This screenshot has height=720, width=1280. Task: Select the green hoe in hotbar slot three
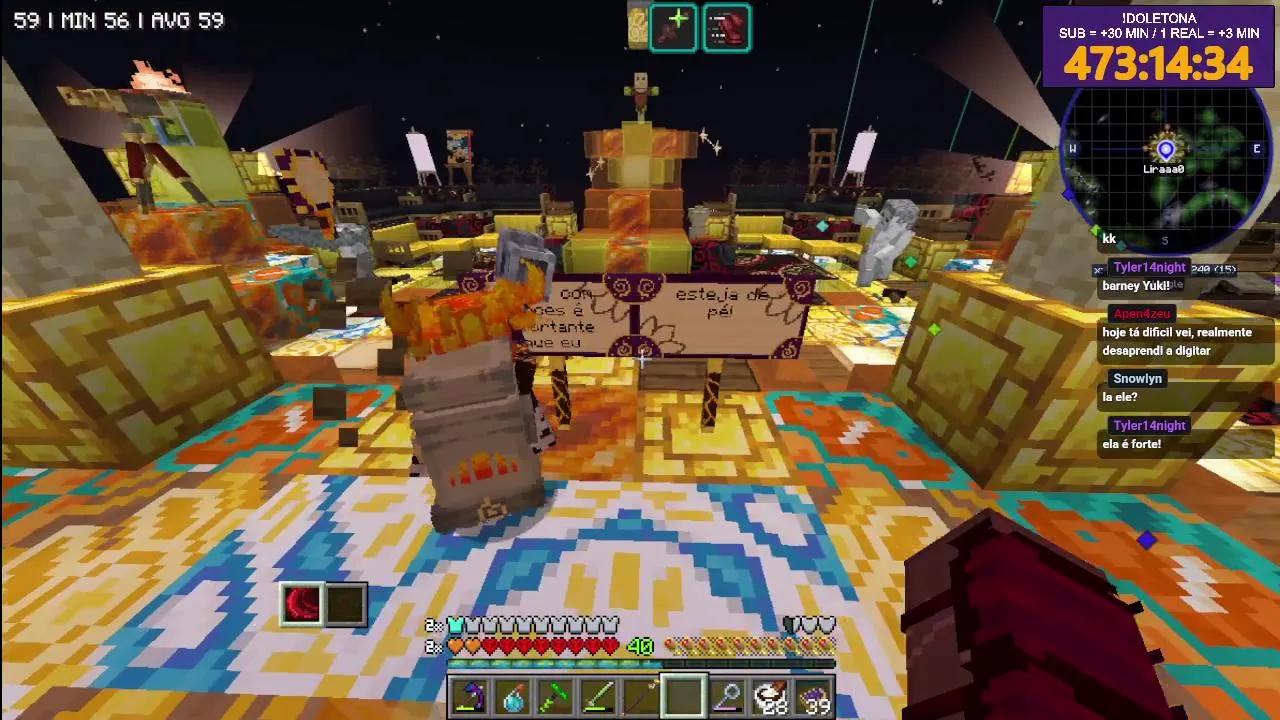556,697
